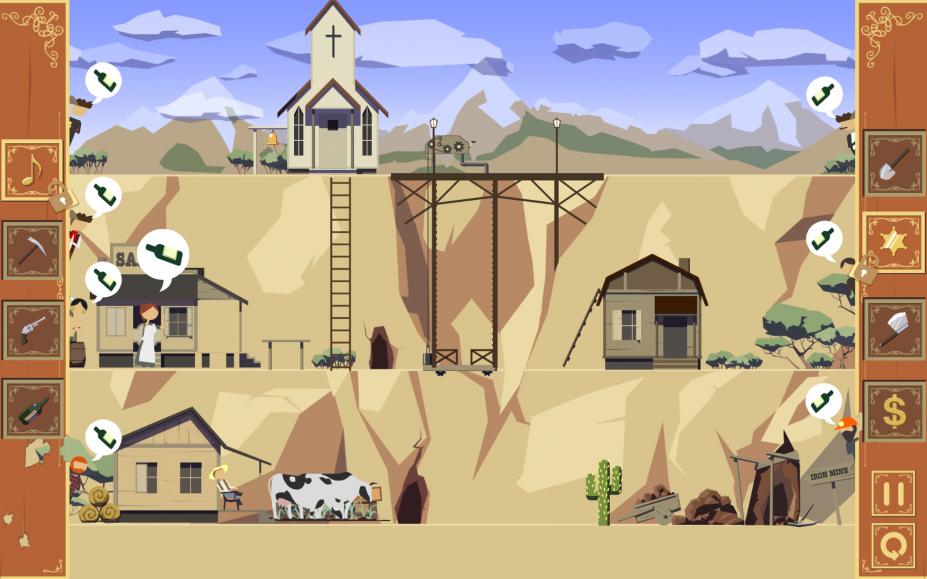This screenshot has width=927, height=579.
Task: Select the music note tool
Action: [31, 170]
